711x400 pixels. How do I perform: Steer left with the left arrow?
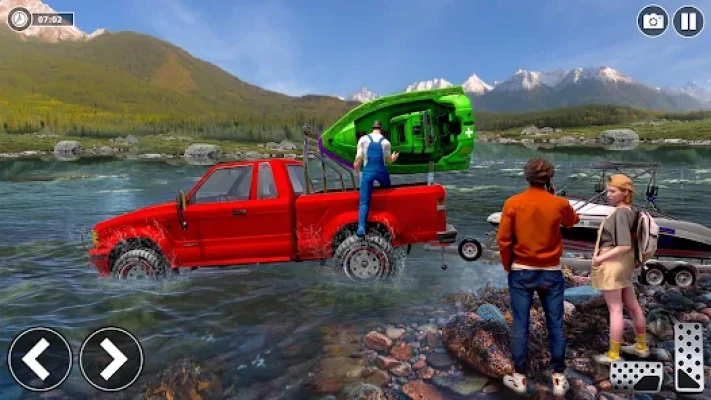(x=40, y=359)
